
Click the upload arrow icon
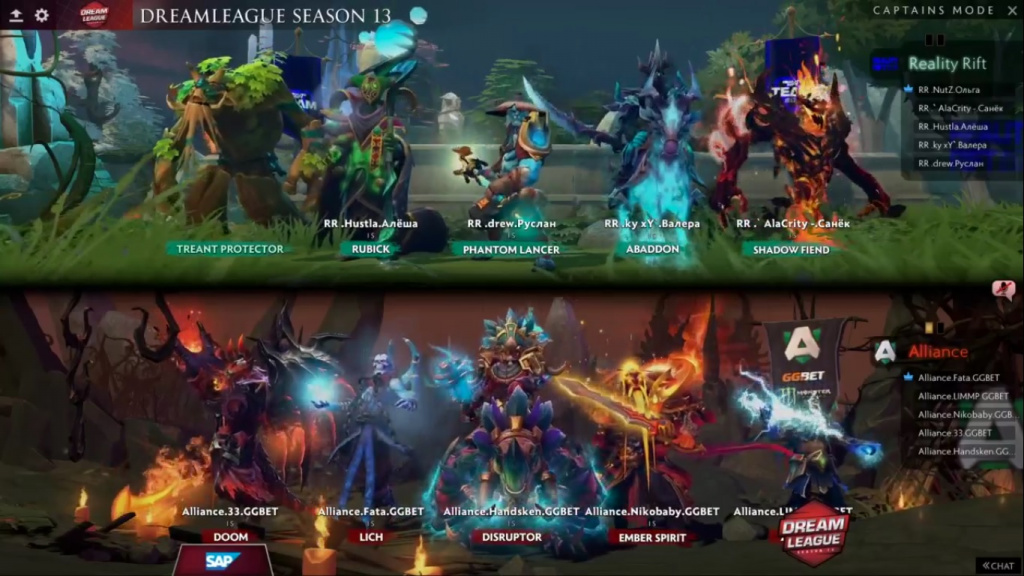[x=16, y=15]
